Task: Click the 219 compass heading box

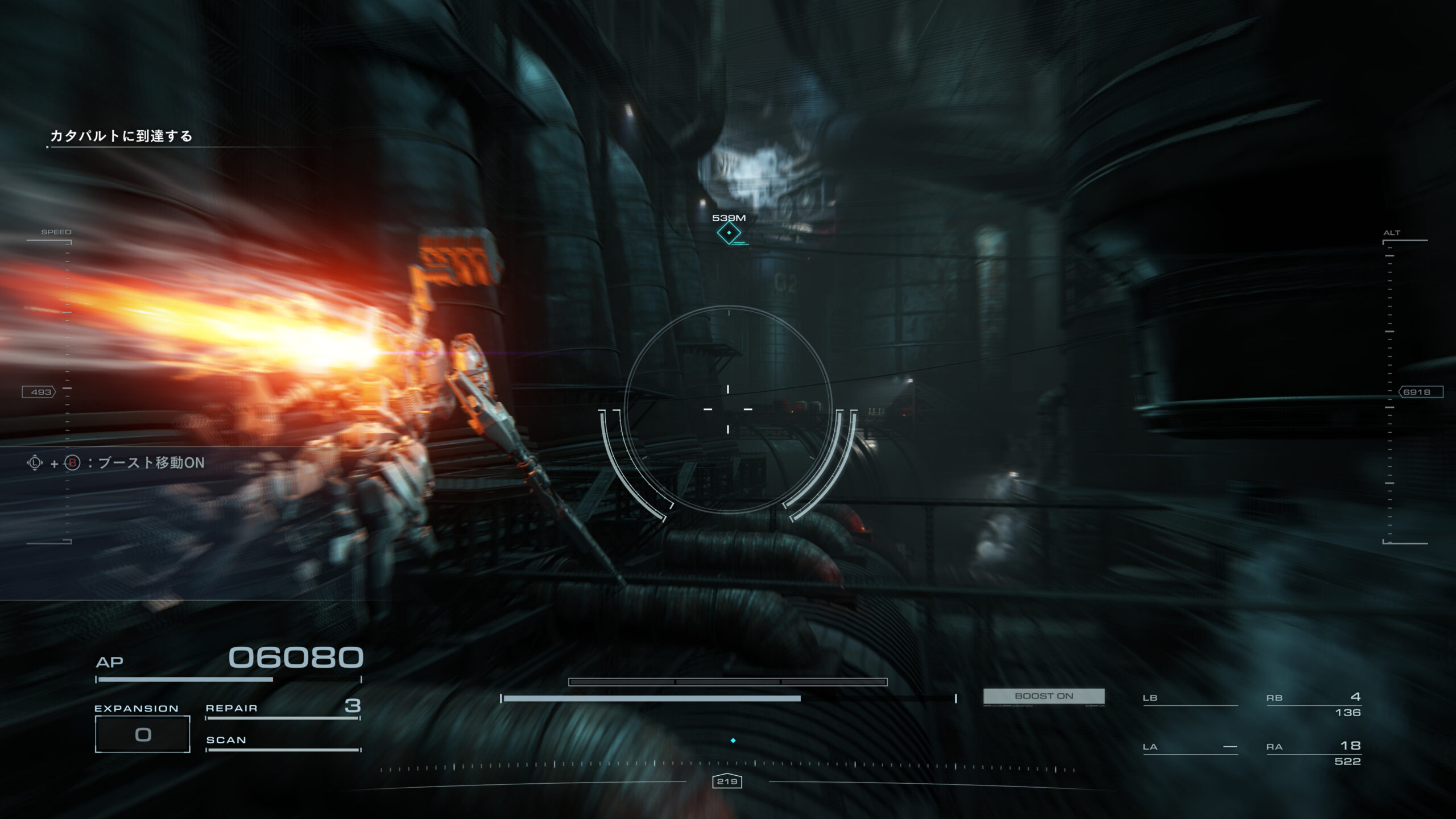Action: point(727,781)
